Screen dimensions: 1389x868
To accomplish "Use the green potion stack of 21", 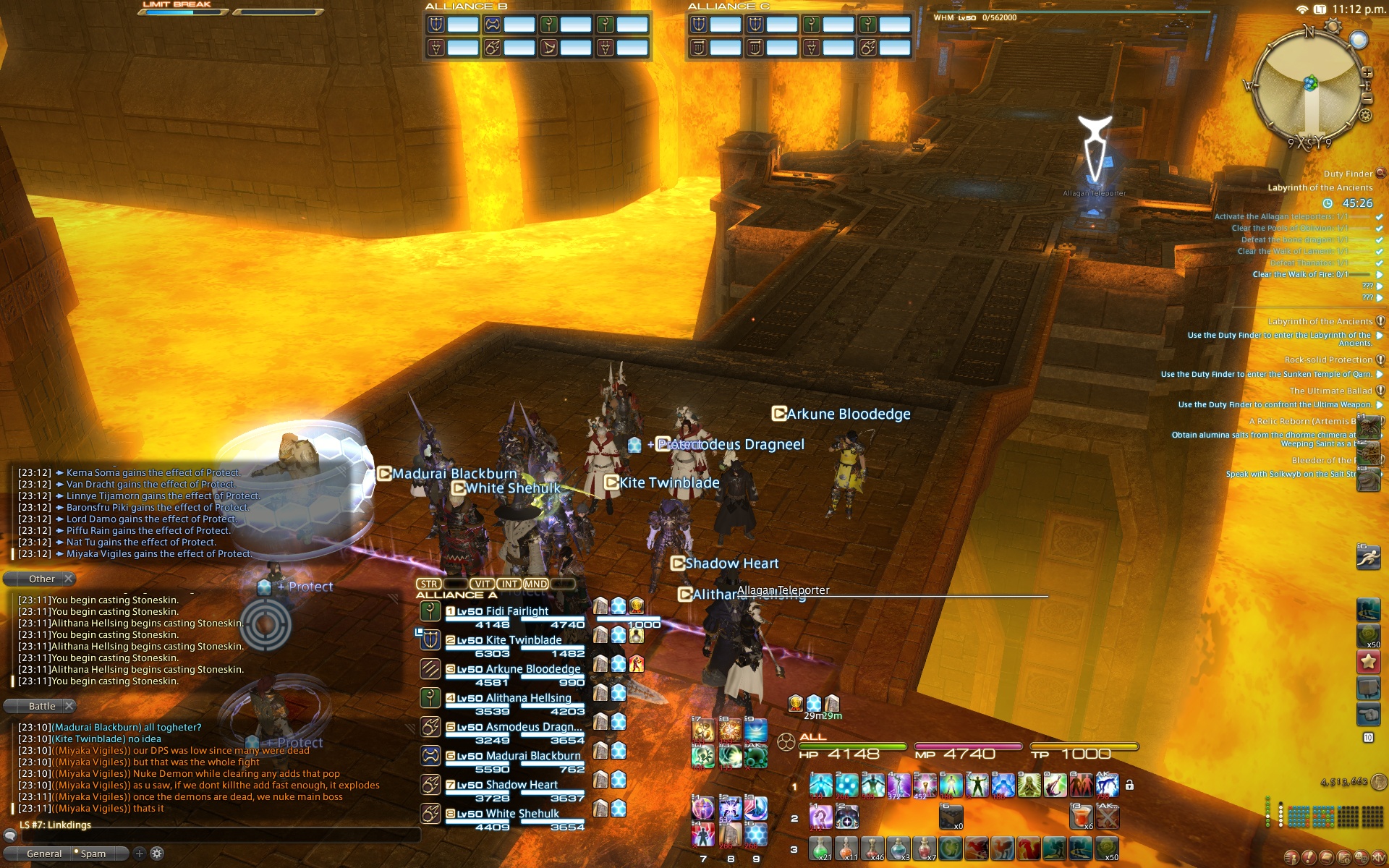I will coord(820,848).
